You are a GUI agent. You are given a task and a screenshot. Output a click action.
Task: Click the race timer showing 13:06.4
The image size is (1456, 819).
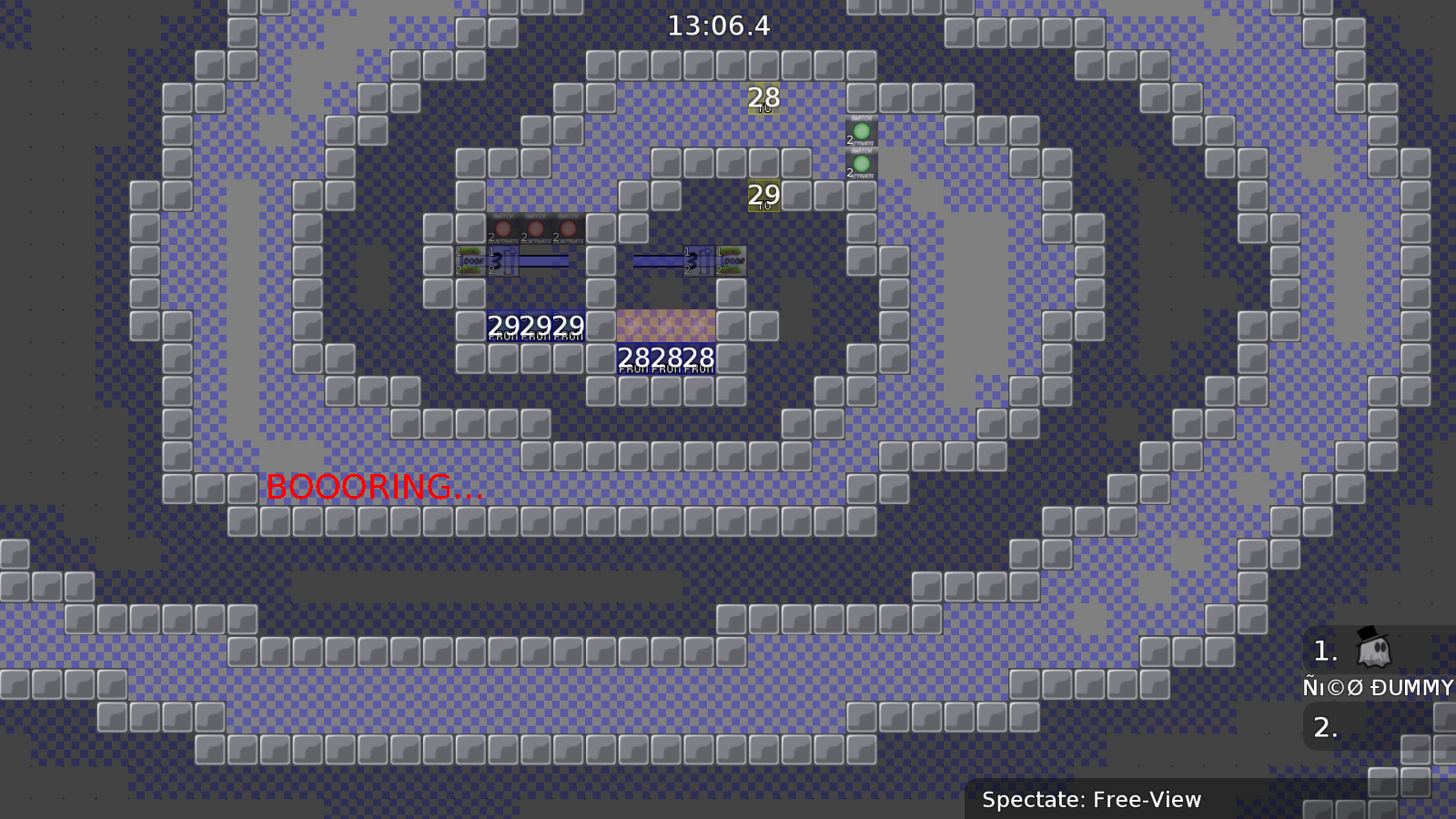pyautogui.click(x=719, y=25)
